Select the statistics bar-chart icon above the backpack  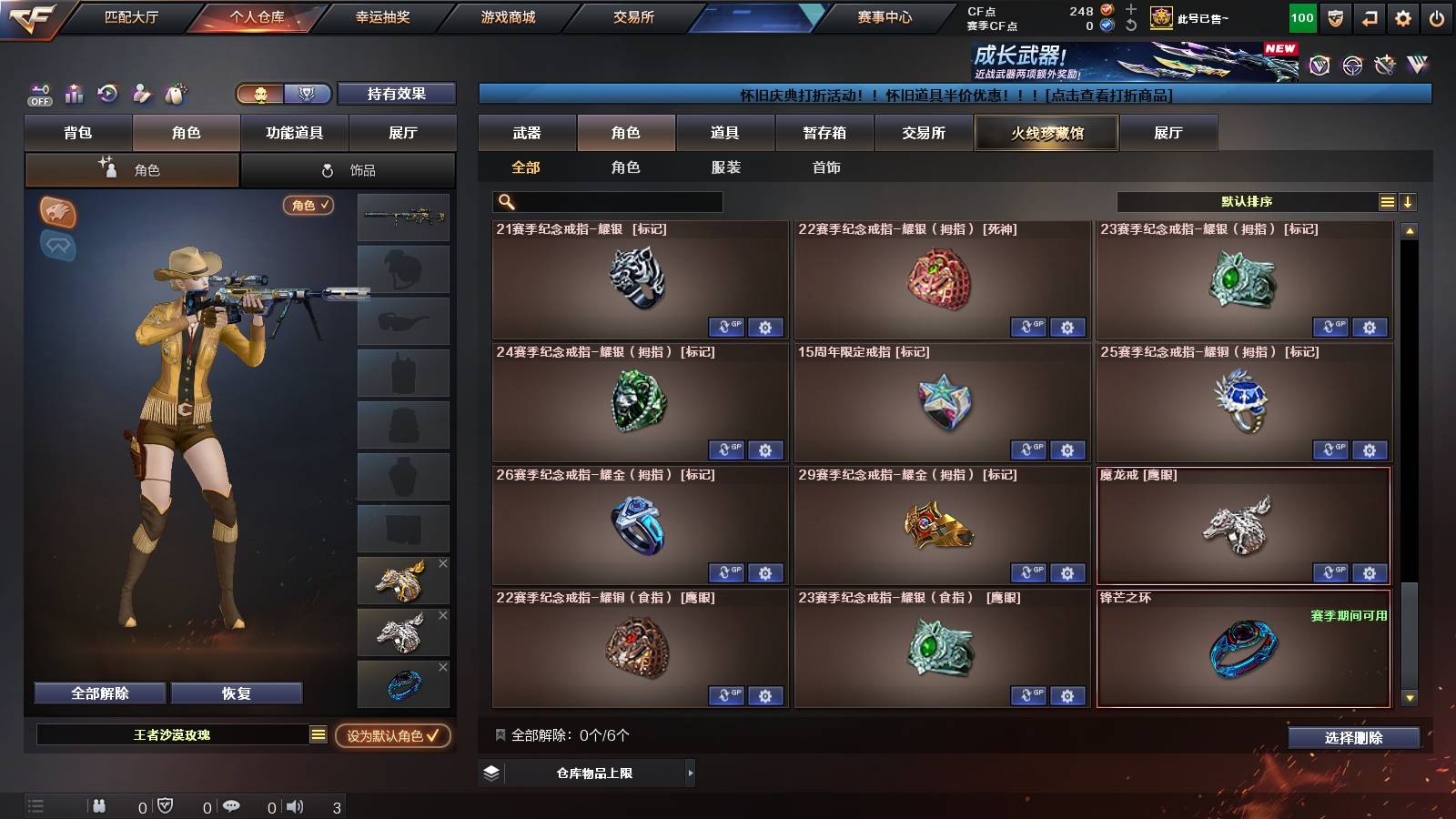coord(74,93)
